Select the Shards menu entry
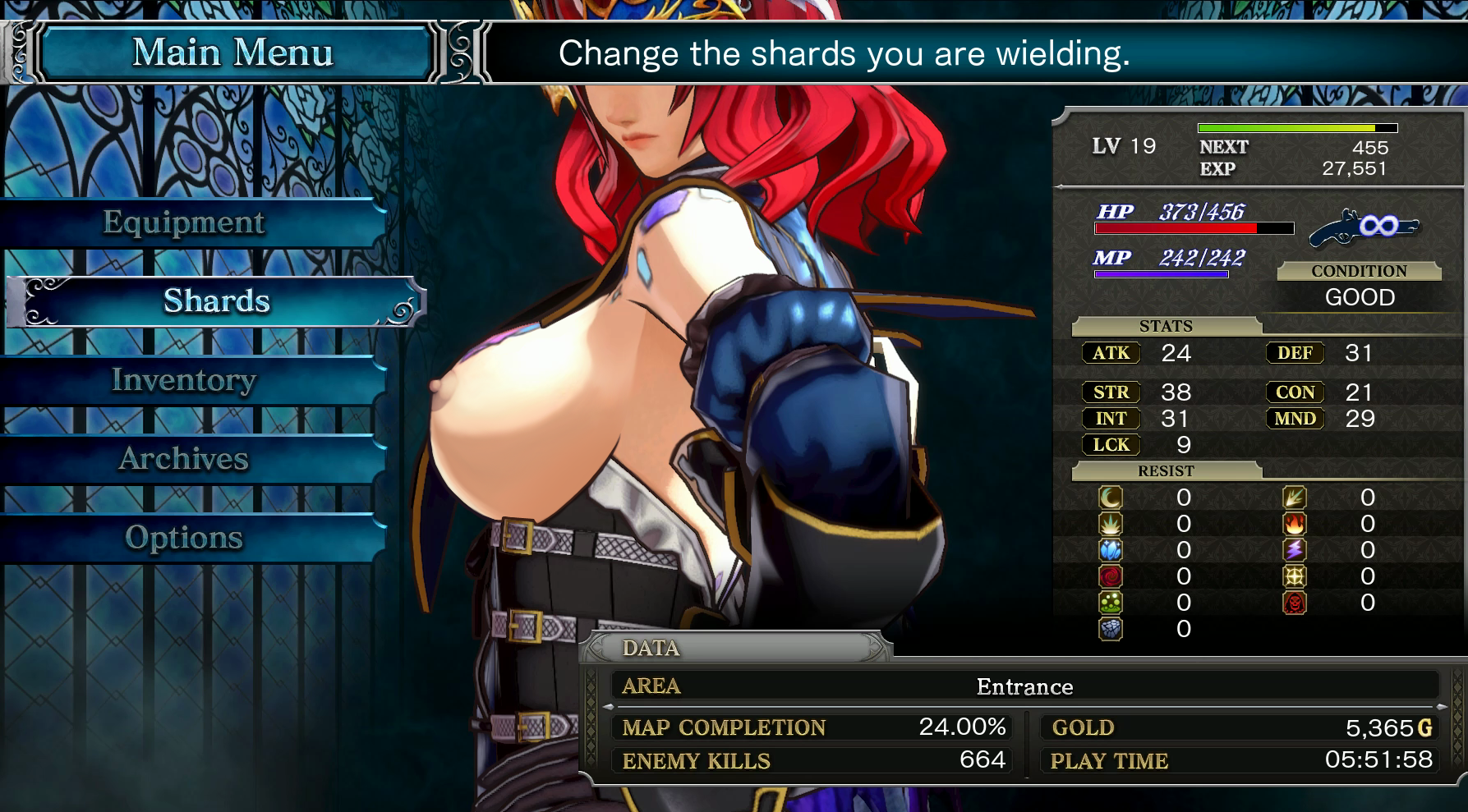Viewport: 1468px width, 812px height. pyautogui.click(x=216, y=301)
